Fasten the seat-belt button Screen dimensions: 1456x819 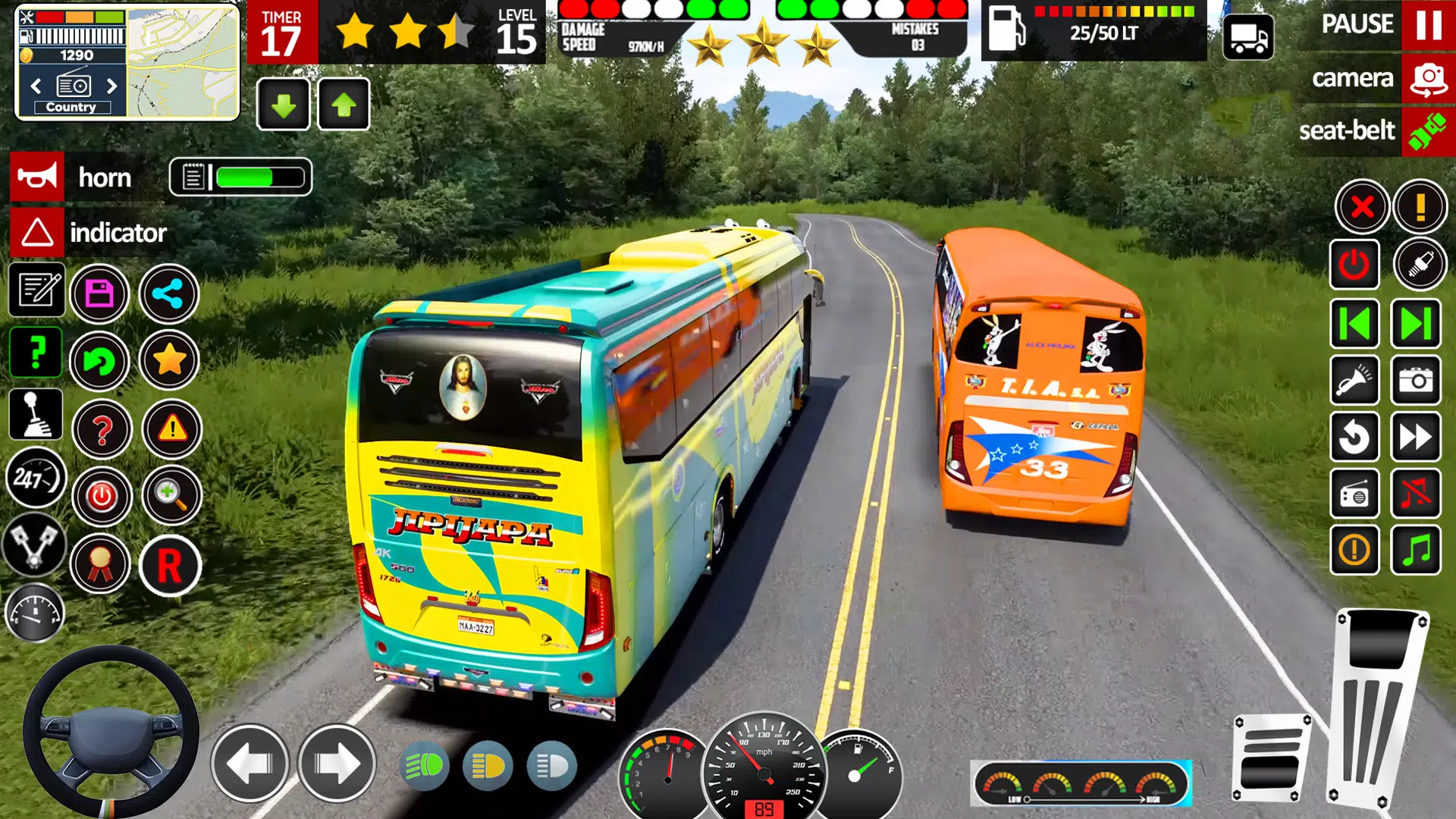click(1428, 131)
